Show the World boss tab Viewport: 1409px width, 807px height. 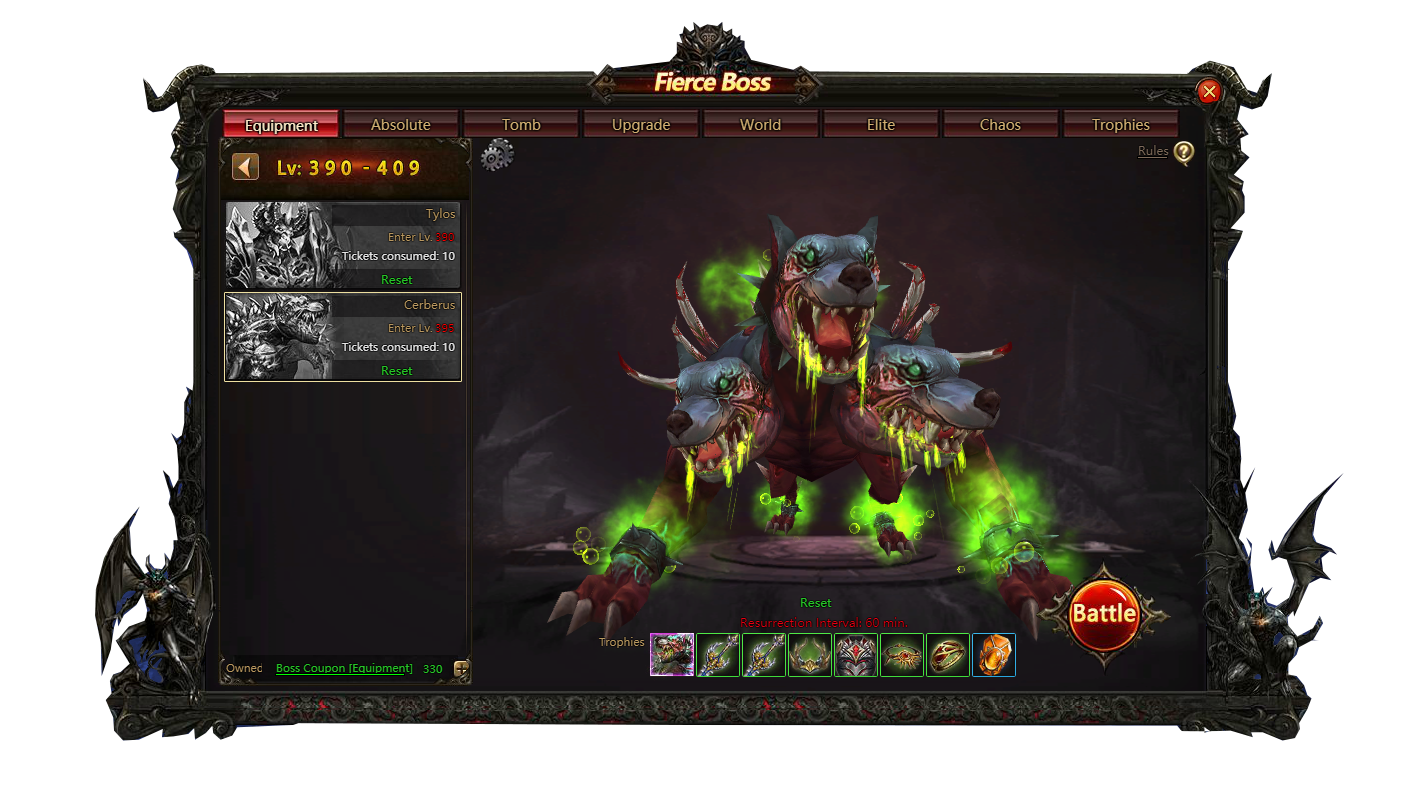tap(760, 125)
